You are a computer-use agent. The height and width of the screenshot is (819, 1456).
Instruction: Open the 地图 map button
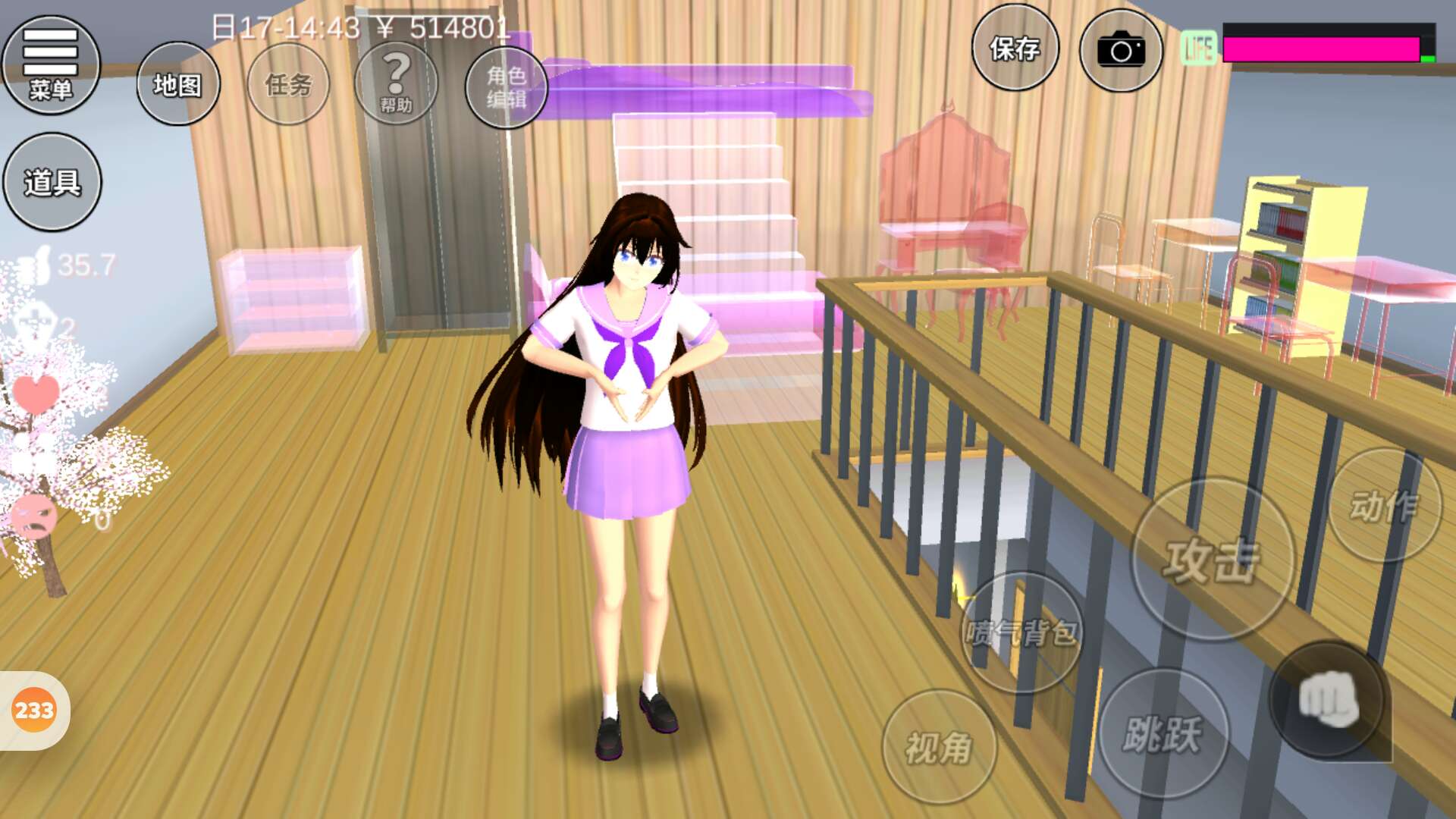click(x=178, y=84)
